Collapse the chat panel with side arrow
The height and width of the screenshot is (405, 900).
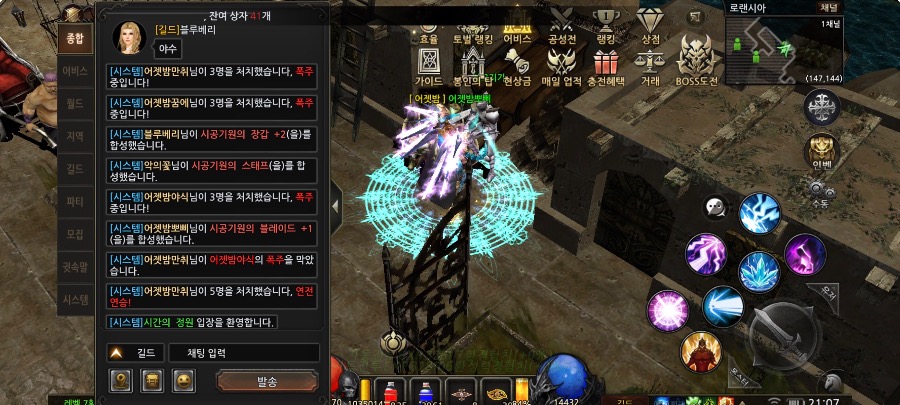coord(336,204)
